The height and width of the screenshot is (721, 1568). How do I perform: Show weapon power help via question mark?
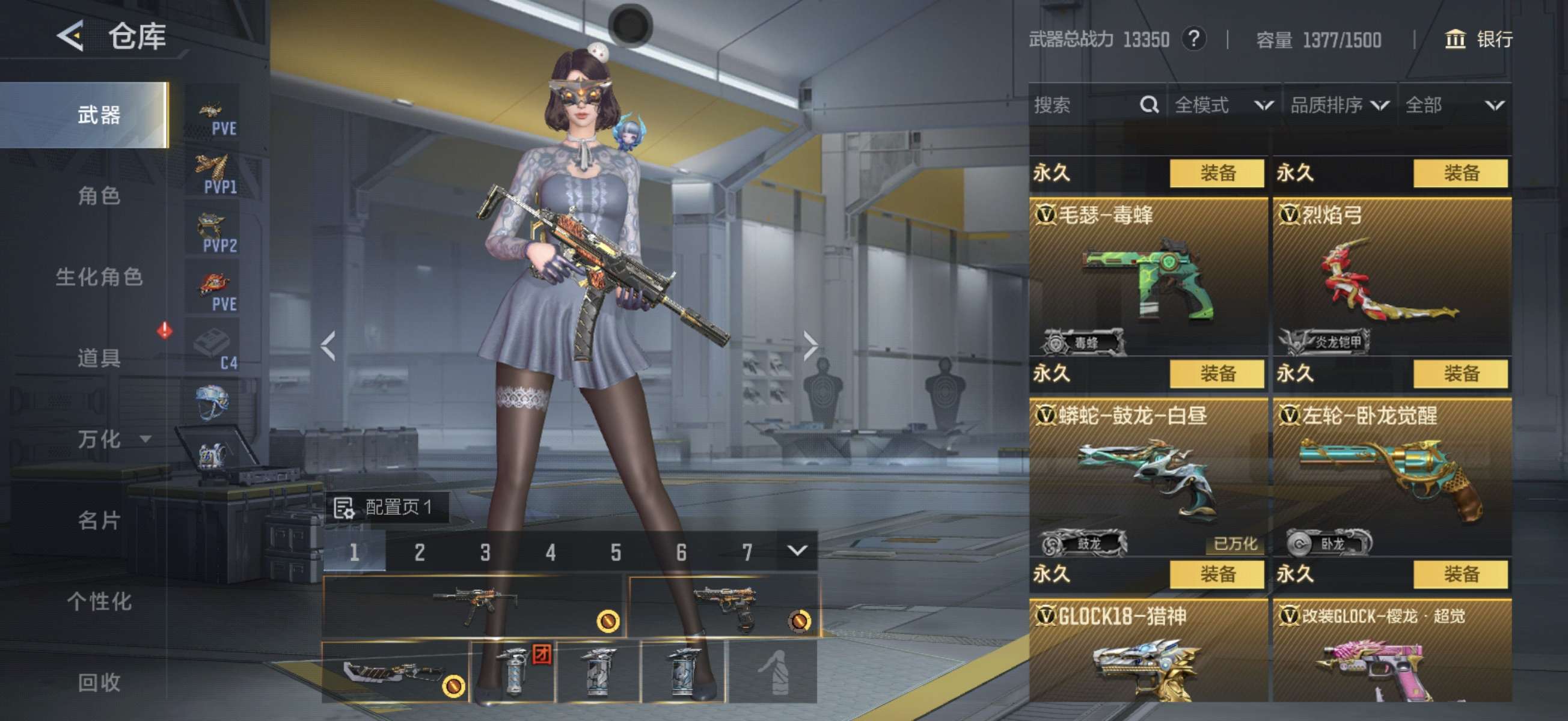(1193, 40)
